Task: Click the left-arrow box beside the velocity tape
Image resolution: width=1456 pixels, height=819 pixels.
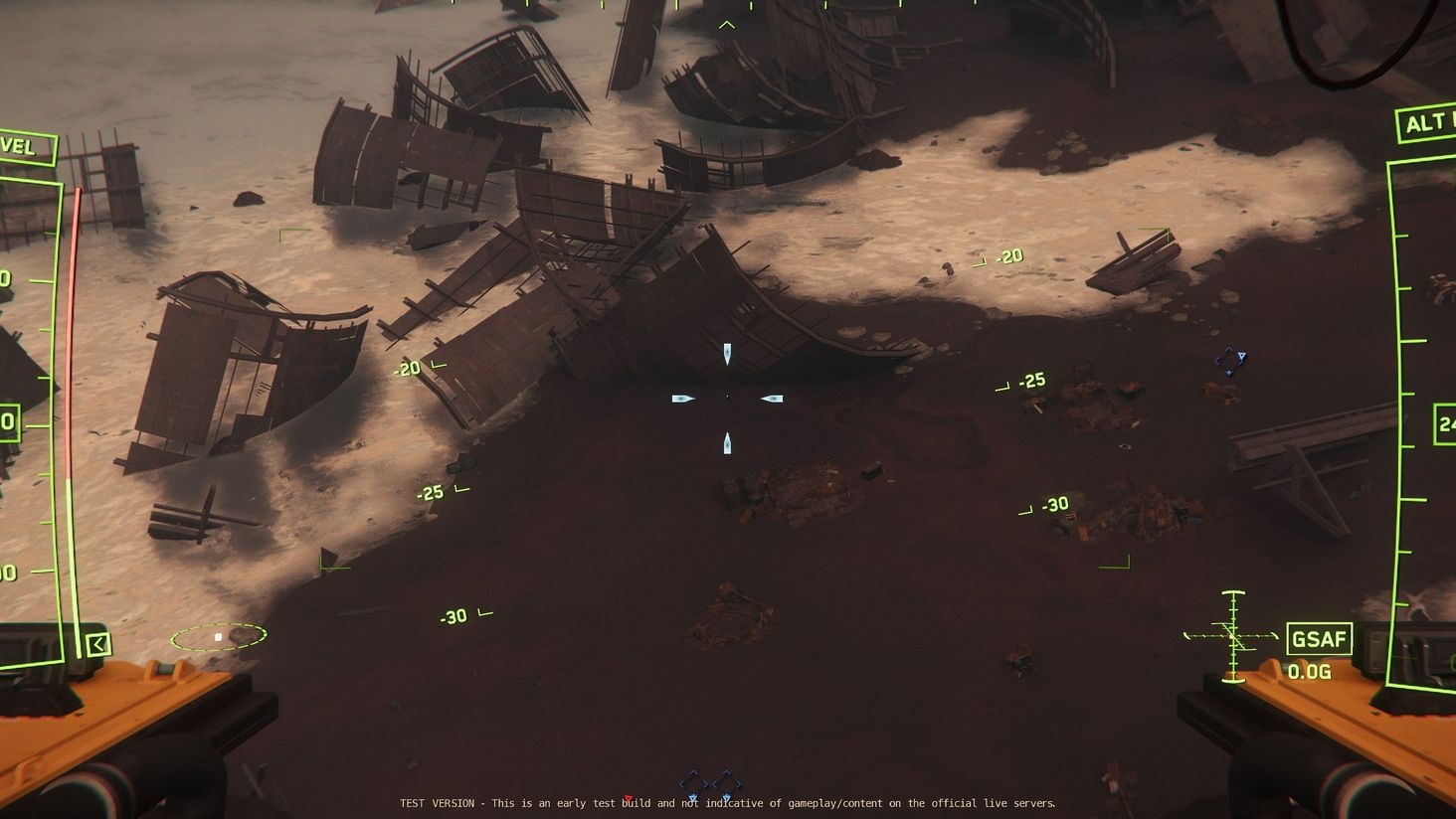Action: (97, 645)
